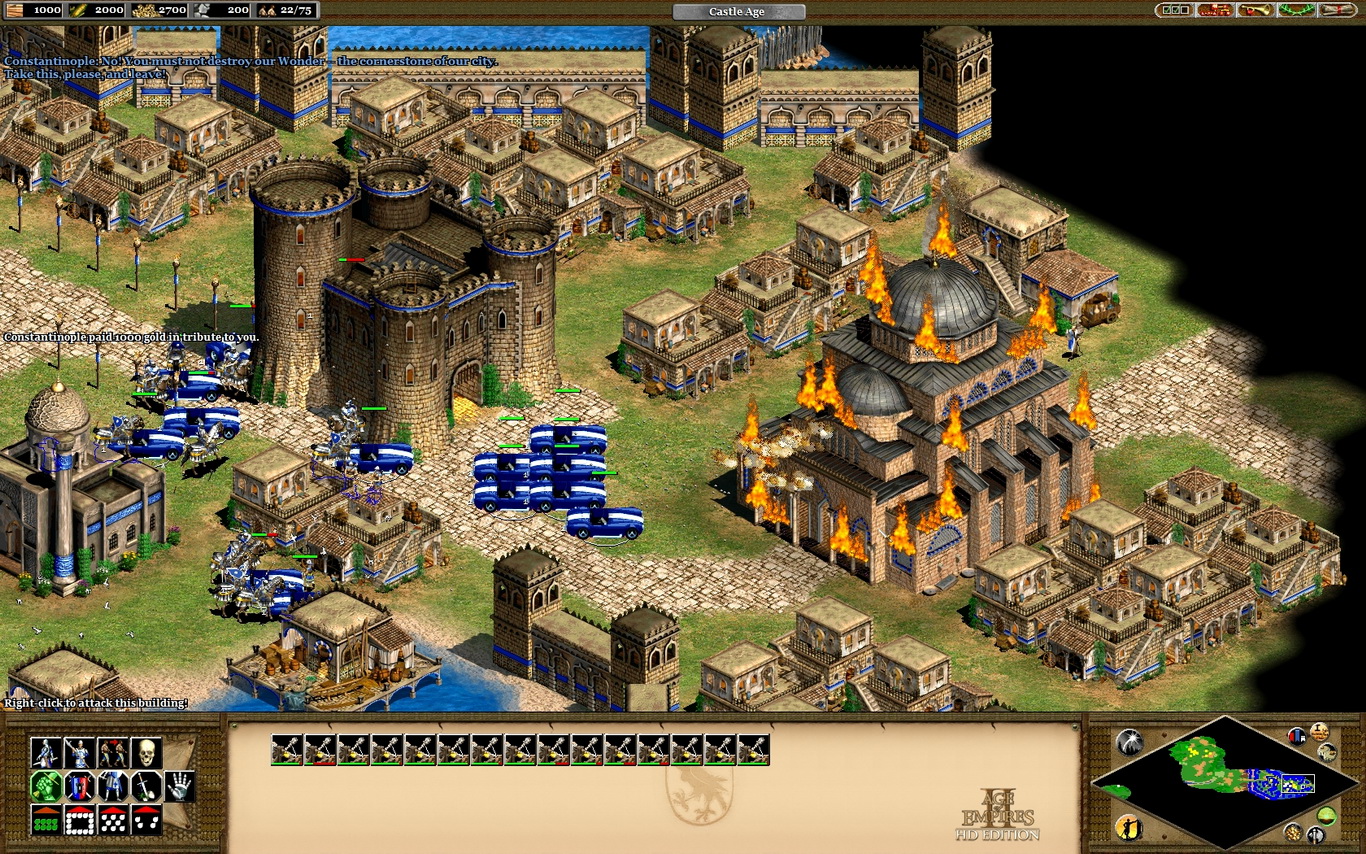Choose the green fist attack command
Image resolution: width=1366 pixels, height=854 pixels.
[45, 786]
